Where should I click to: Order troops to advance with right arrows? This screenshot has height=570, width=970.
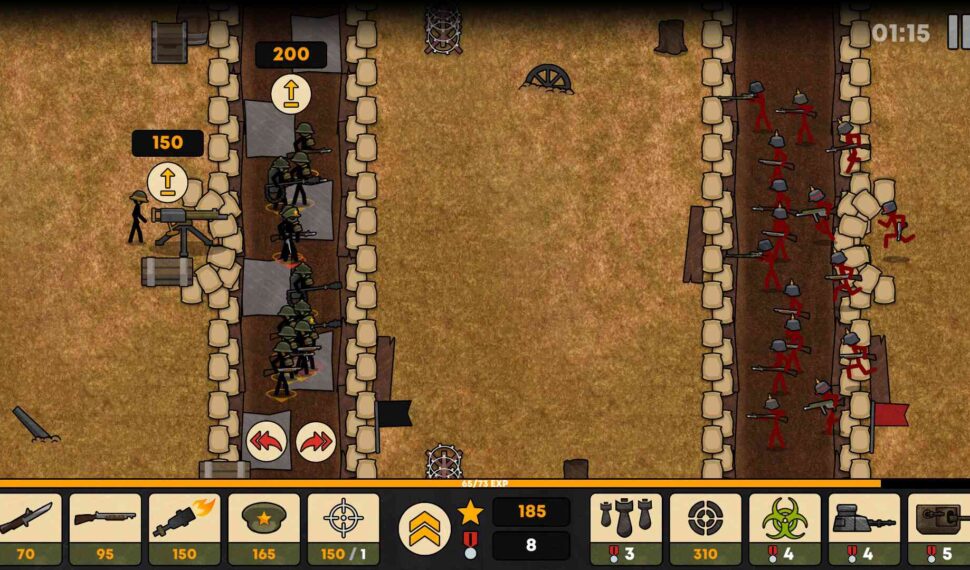[315, 441]
